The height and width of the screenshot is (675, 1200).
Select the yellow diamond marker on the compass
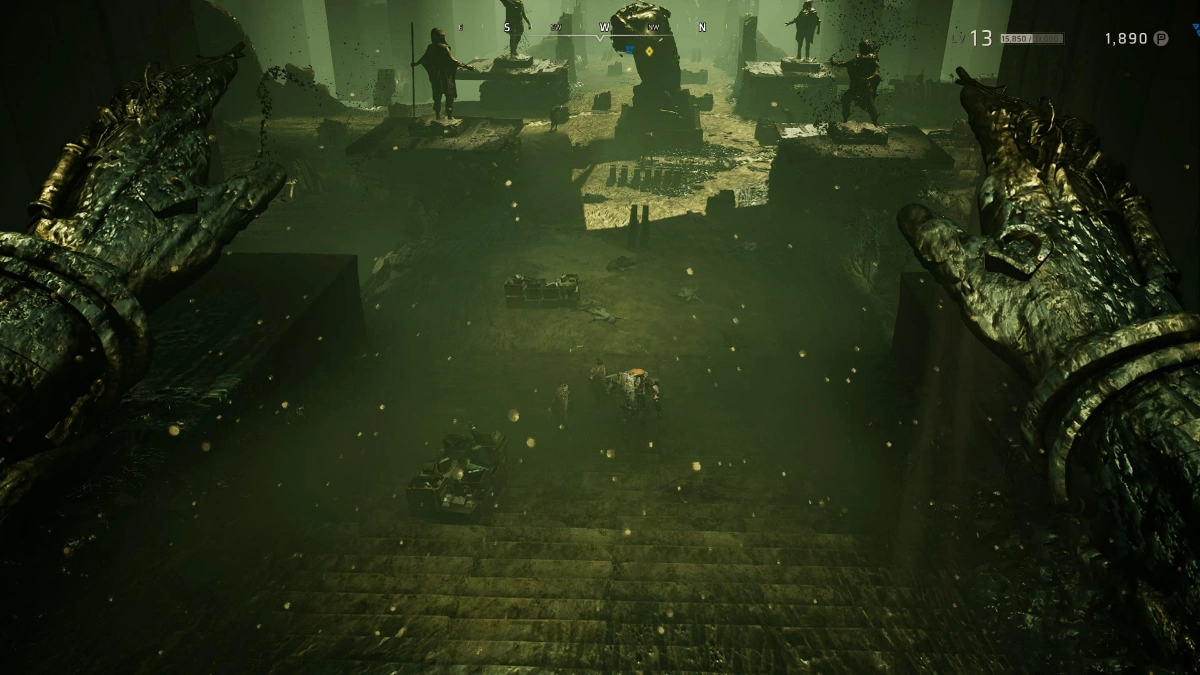point(649,50)
